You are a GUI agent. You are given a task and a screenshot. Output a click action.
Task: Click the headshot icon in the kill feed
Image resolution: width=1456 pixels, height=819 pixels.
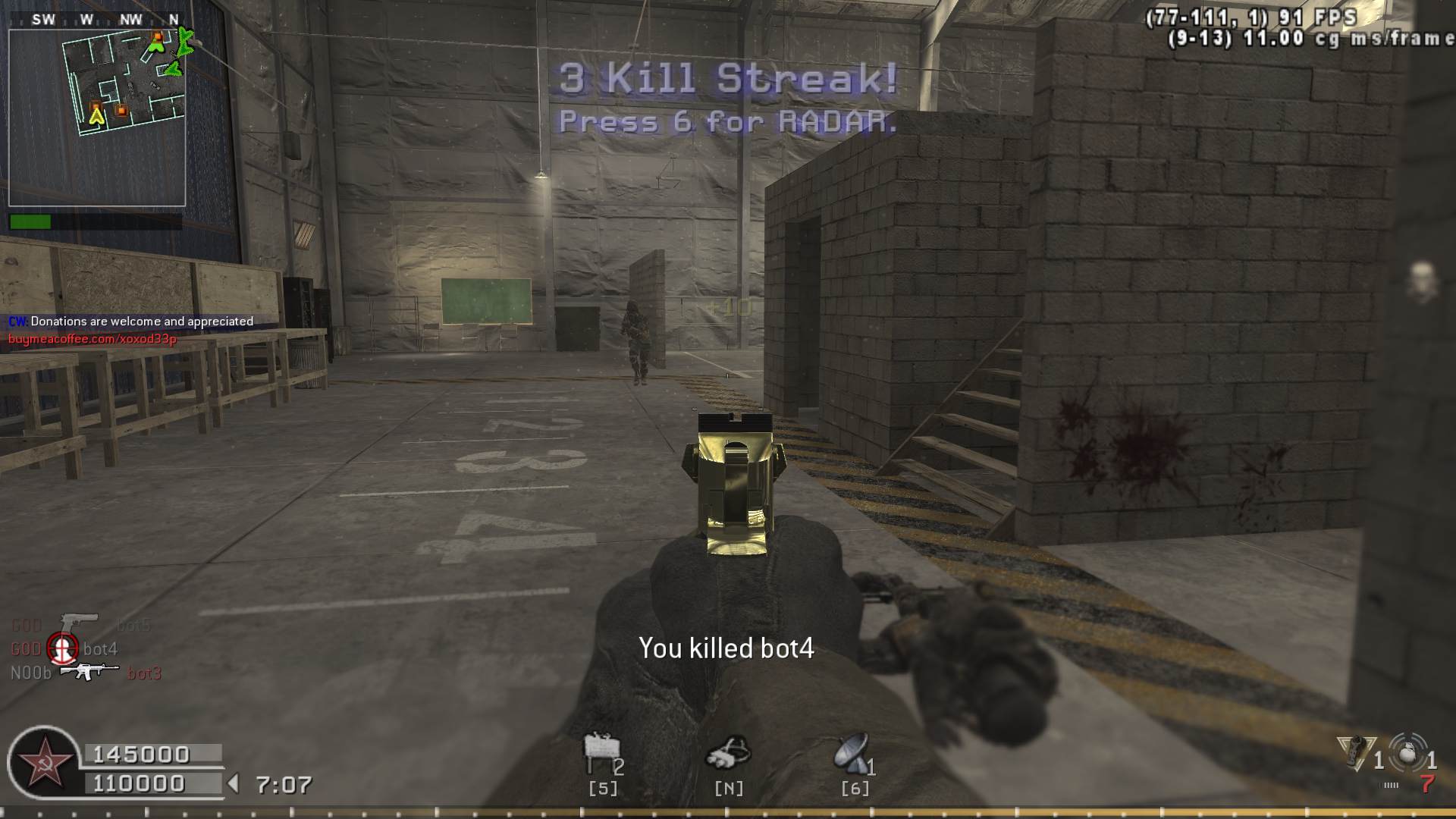[x=62, y=648]
